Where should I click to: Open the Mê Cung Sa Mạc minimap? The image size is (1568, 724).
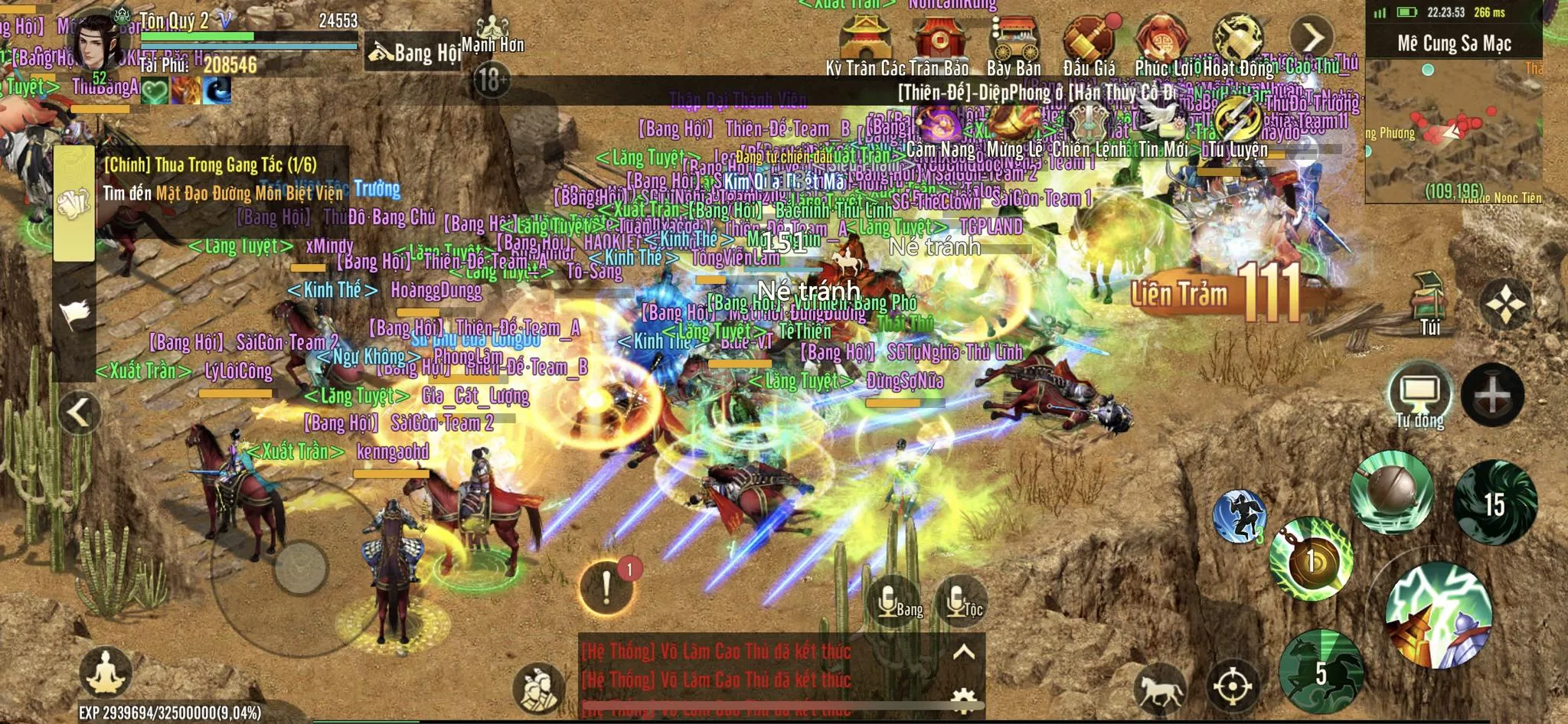(x=1453, y=122)
